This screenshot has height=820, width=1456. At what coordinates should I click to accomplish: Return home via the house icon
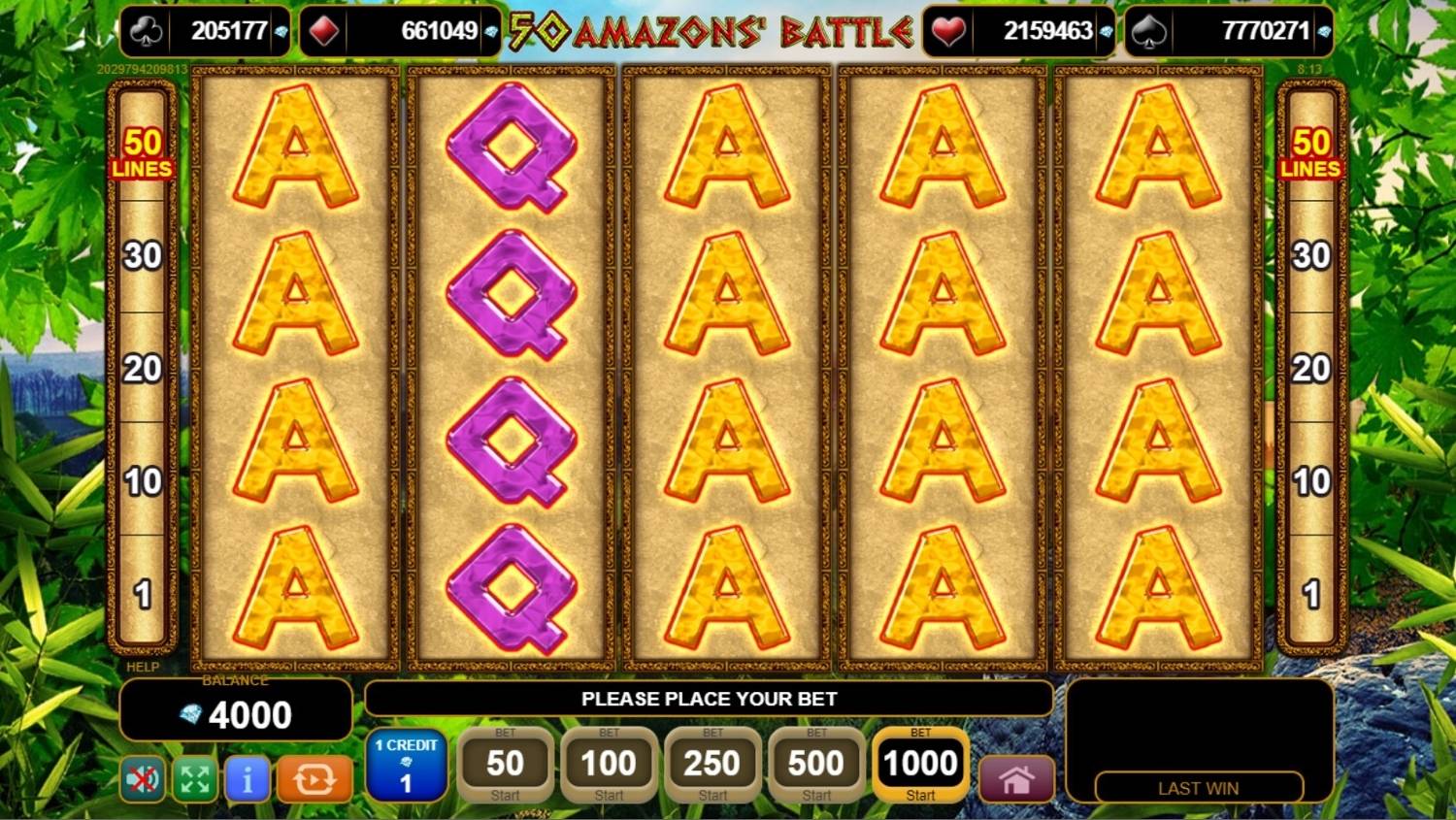pos(1015,779)
